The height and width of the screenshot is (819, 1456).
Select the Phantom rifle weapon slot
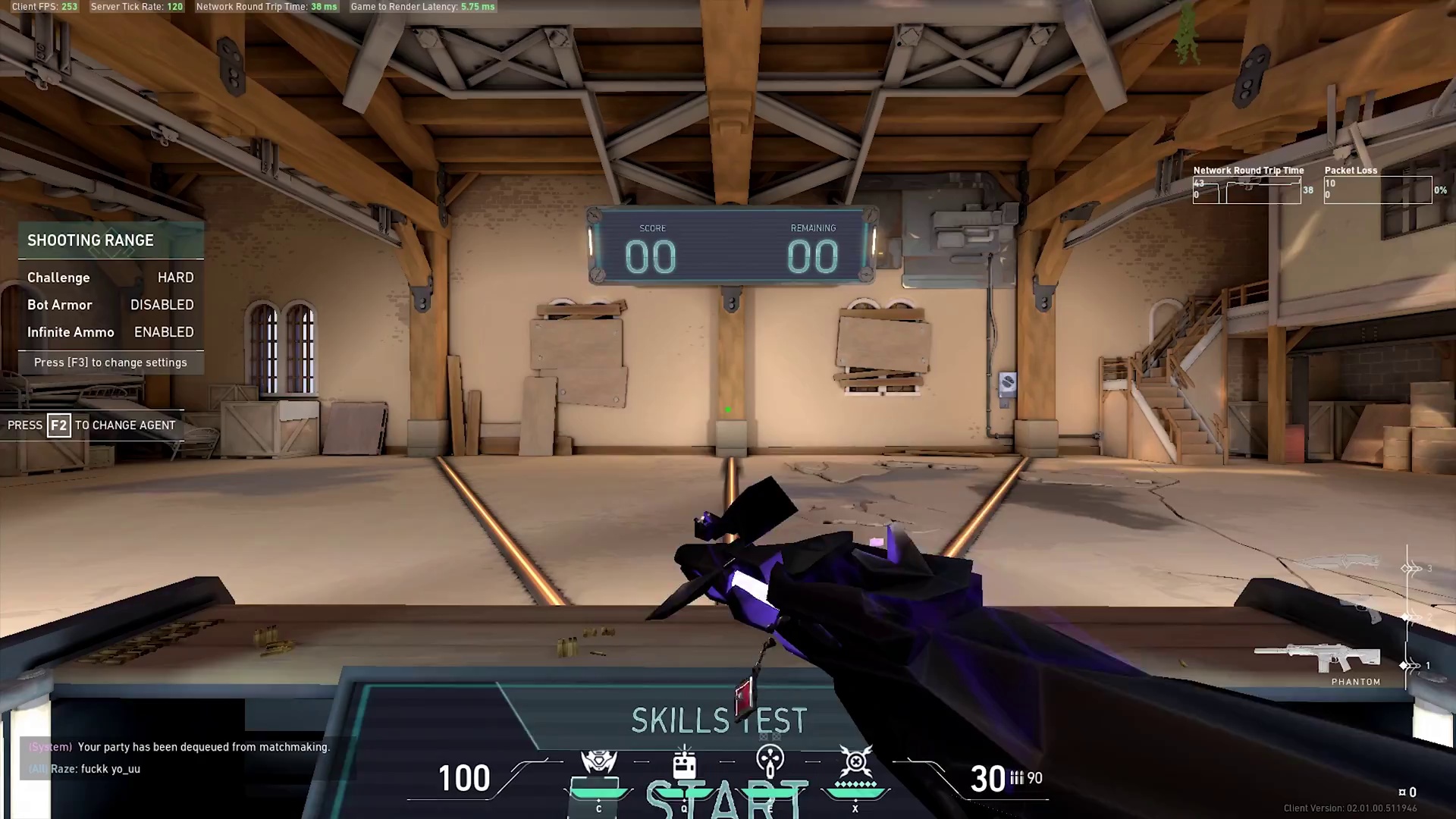[x=1318, y=659]
